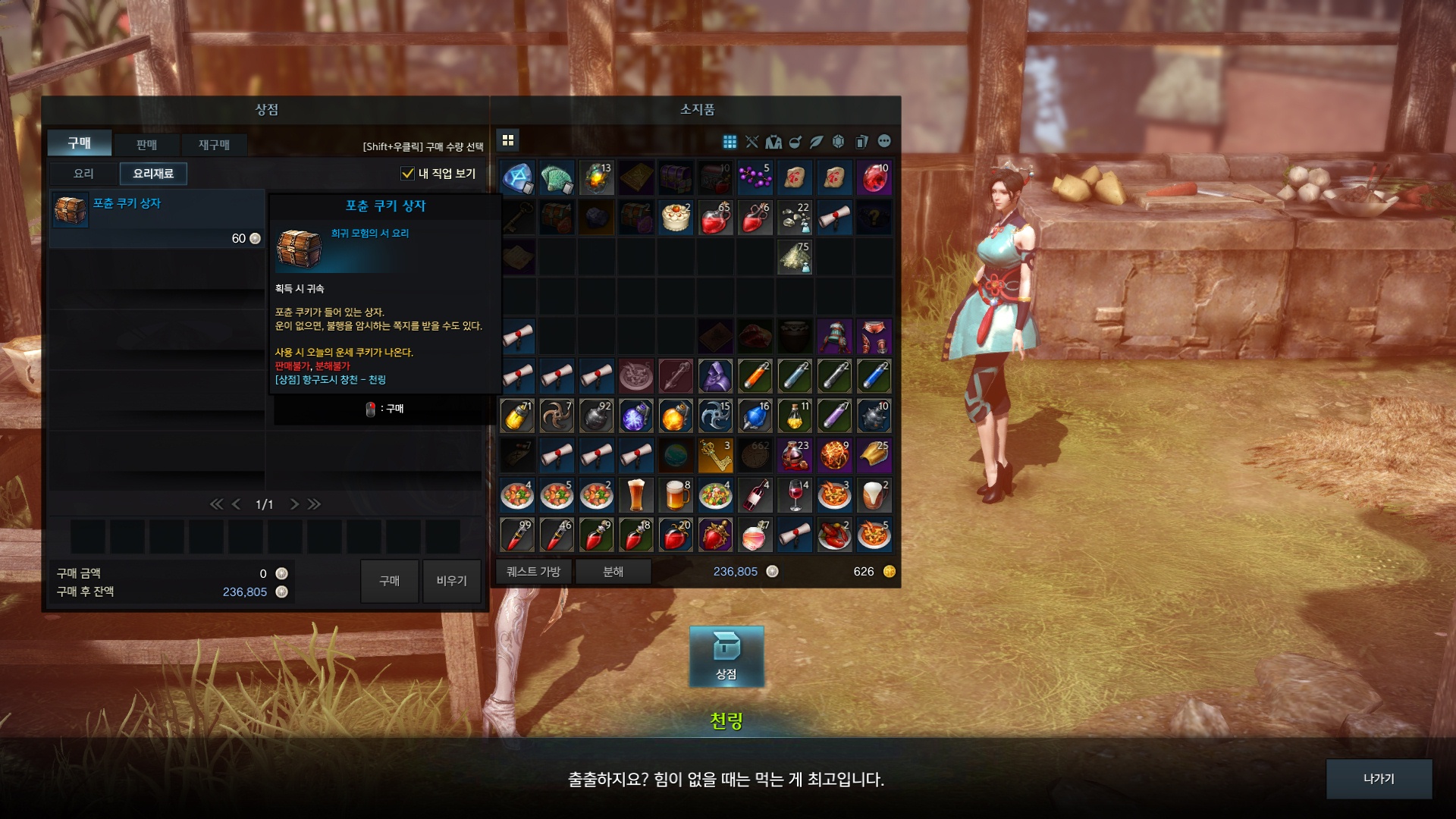
Task: Select the 요리재료 shop category
Action: coord(153,174)
